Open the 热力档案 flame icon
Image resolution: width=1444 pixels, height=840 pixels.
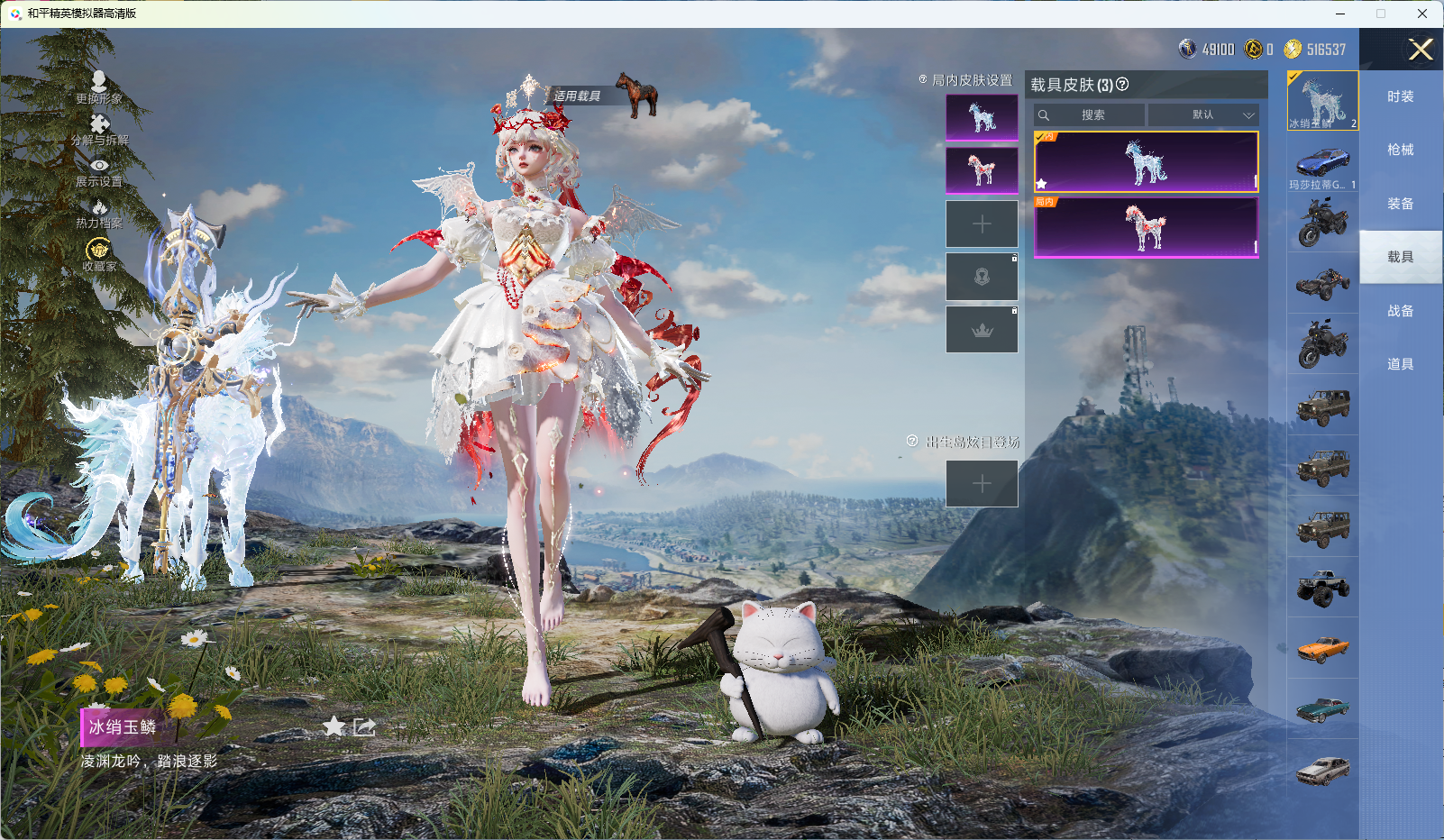99,208
